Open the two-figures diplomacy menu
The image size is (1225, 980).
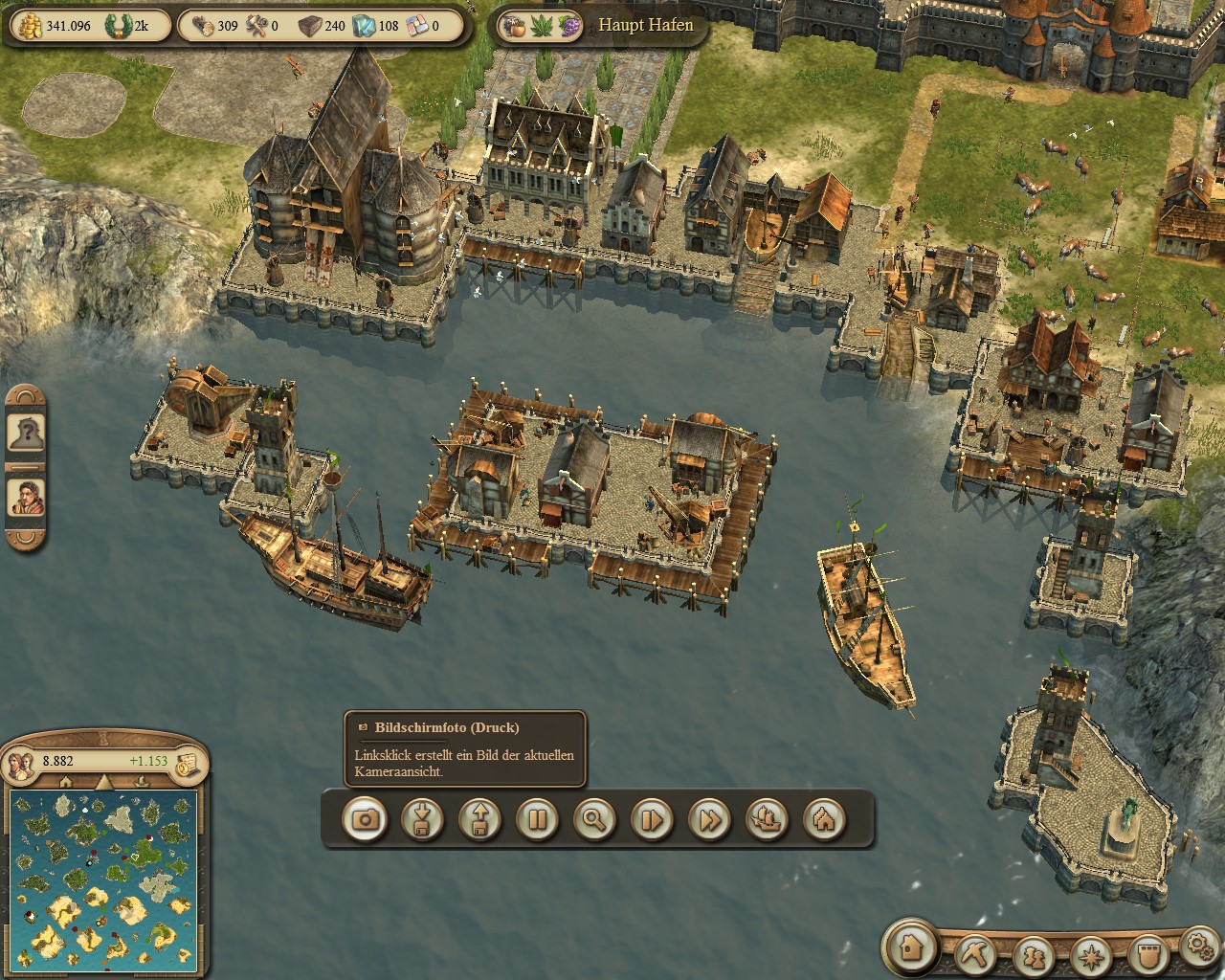(x=1034, y=954)
